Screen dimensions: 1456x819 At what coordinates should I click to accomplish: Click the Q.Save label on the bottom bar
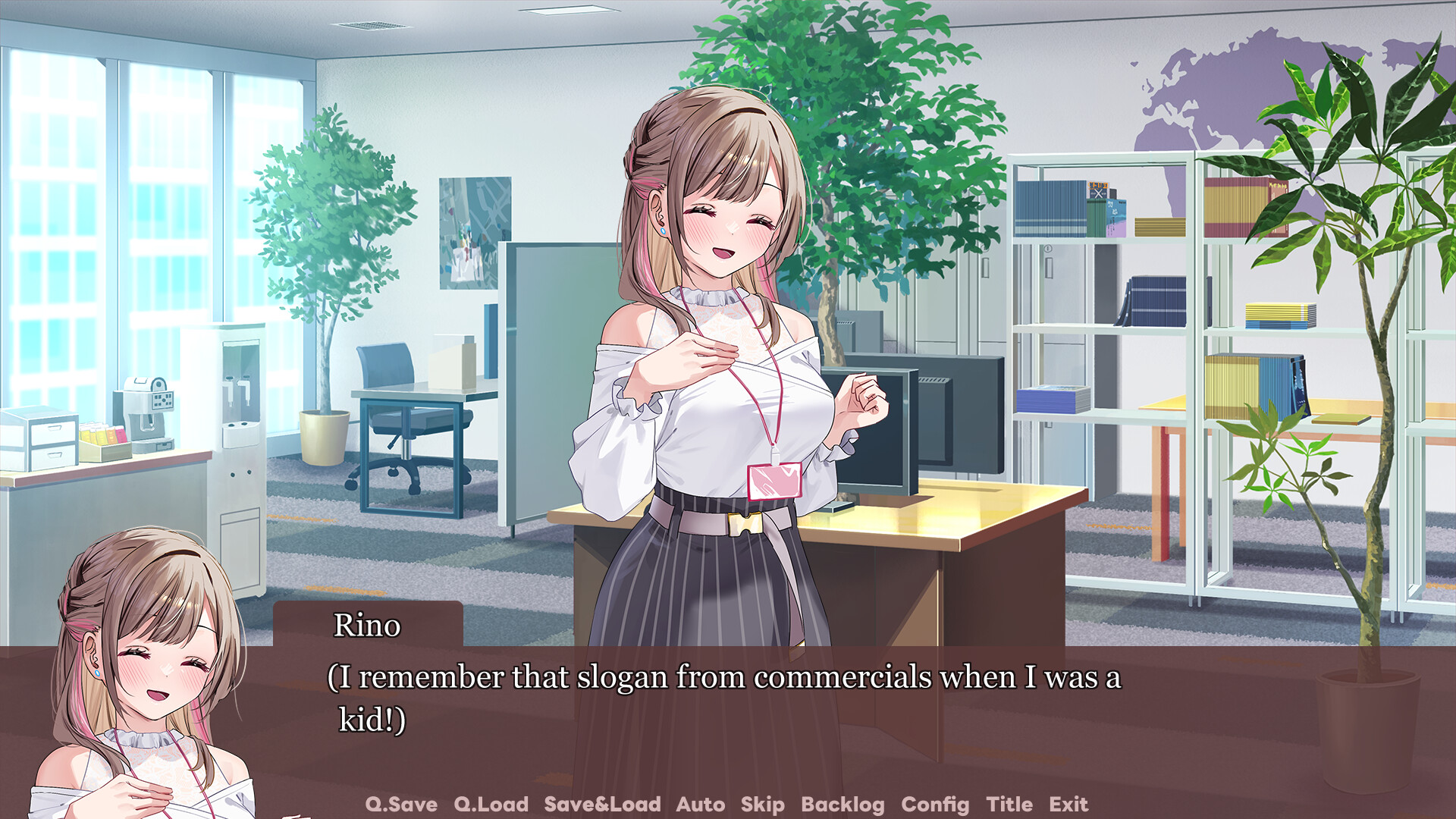400,805
